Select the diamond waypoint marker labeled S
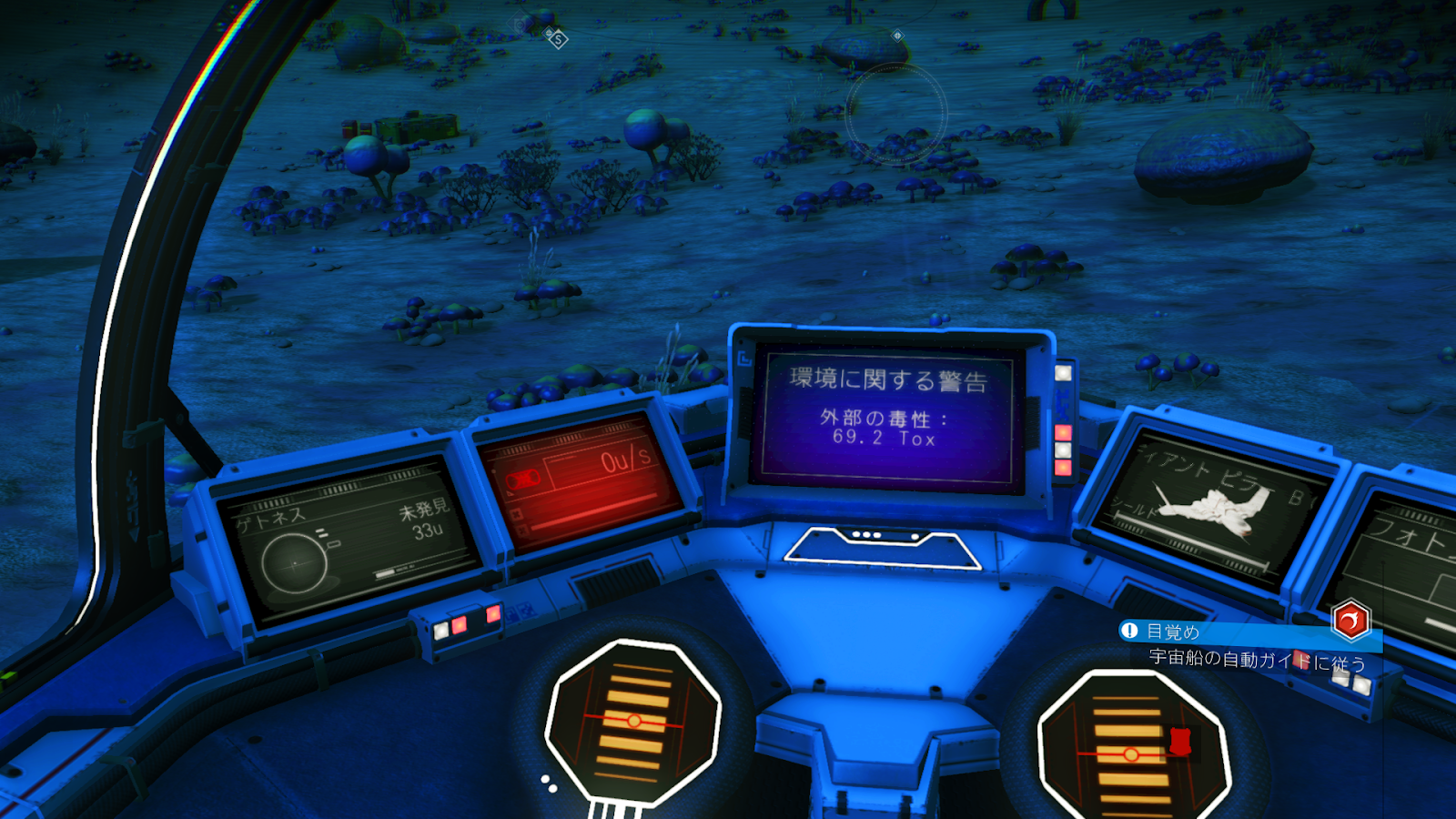The image size is (1456, 819). 557,38
